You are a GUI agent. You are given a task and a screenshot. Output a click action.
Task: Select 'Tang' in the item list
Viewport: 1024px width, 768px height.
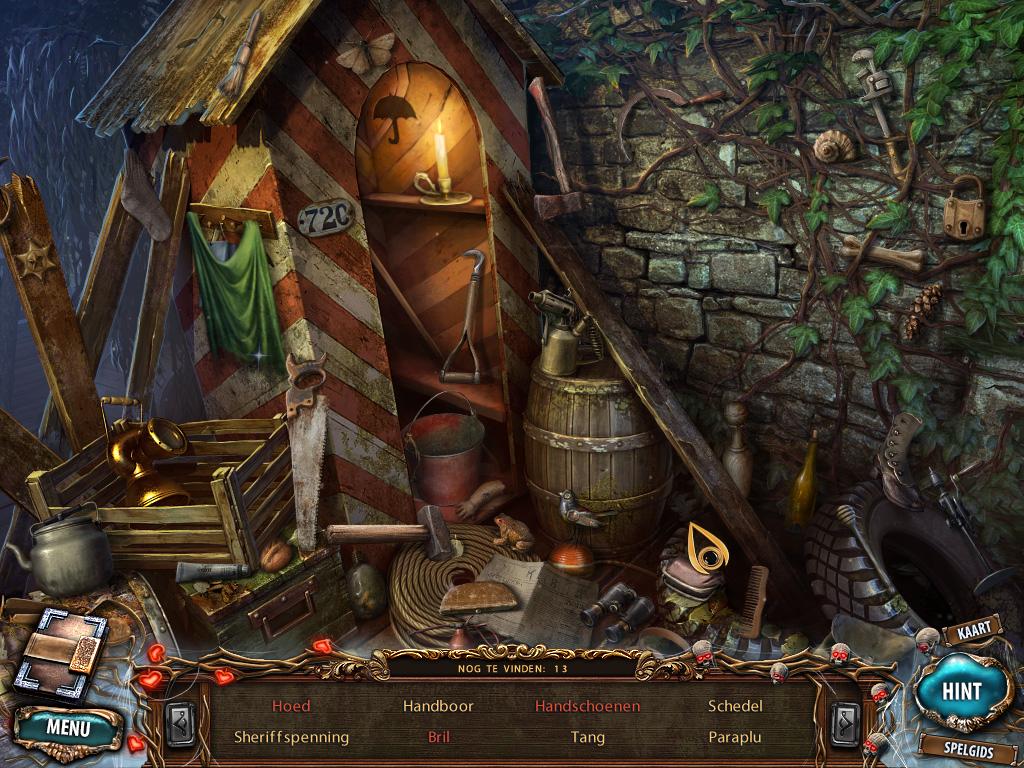[587, 737]
